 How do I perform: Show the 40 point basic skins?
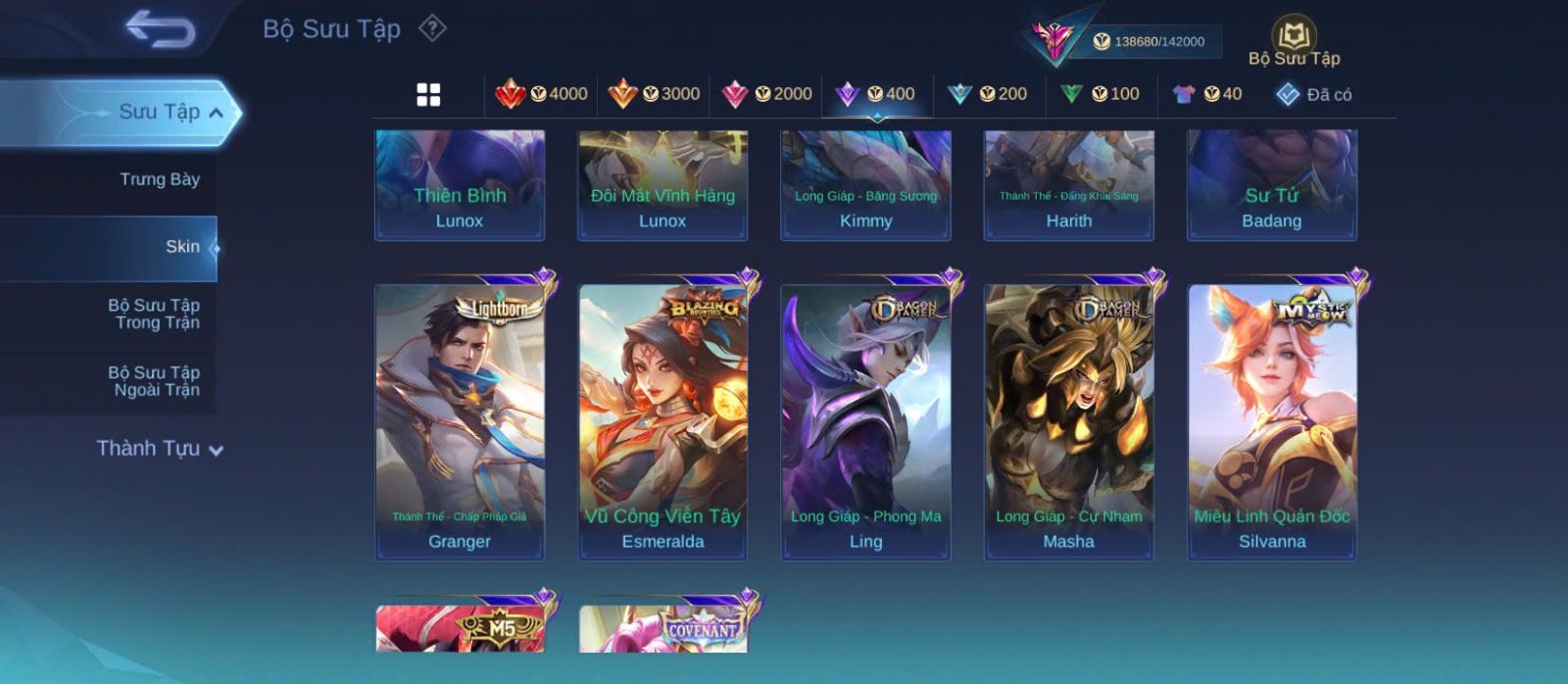(x=1206, y=94)
